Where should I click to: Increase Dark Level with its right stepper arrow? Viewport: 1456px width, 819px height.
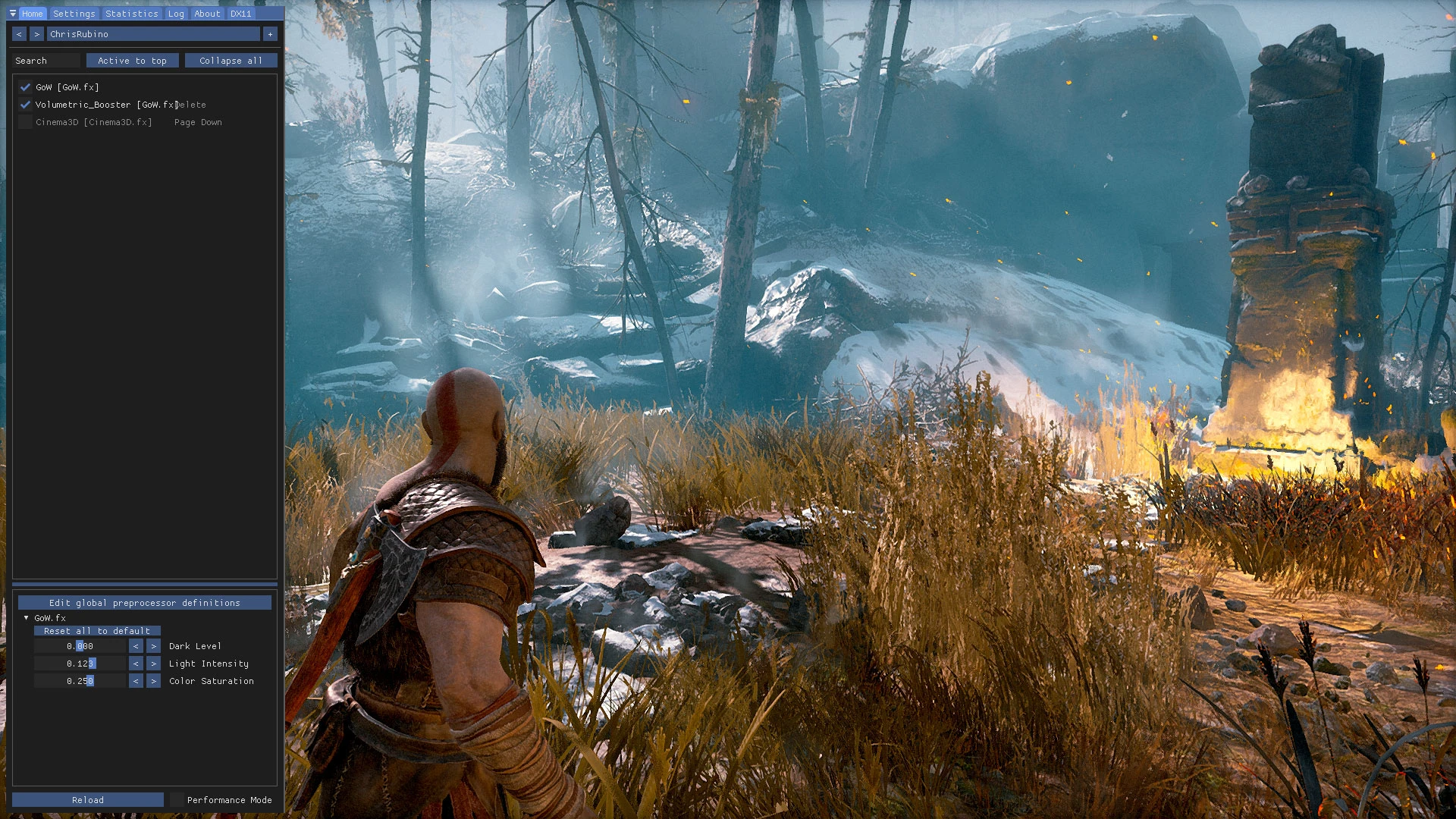(153, 645)
